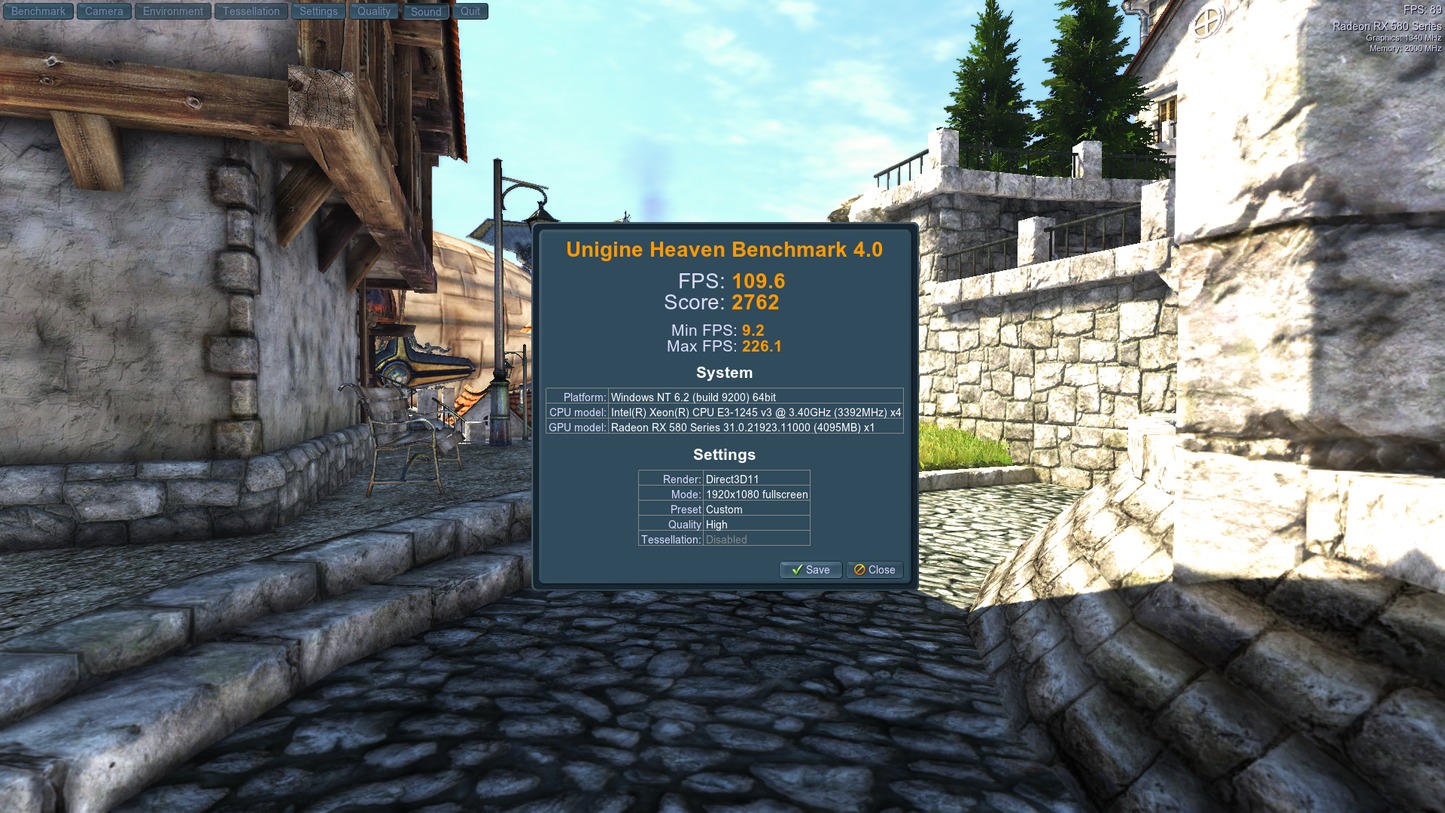The width and height of the screenshot is (1445, 813).
Task: Close the benchmark results dialog
Action: tap(875, 570)
